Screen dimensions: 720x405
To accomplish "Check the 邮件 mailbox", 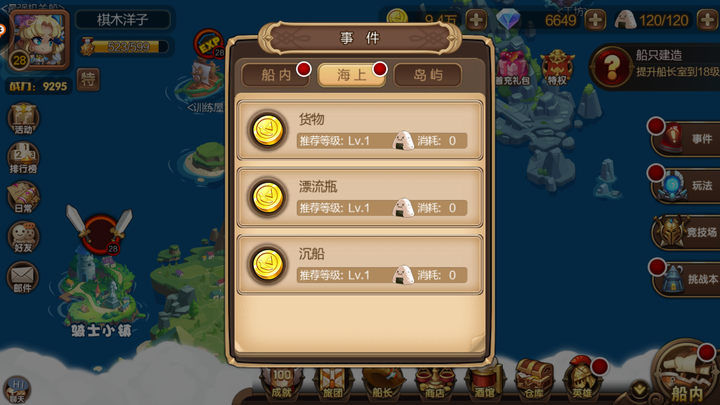I will pos(22,278).
